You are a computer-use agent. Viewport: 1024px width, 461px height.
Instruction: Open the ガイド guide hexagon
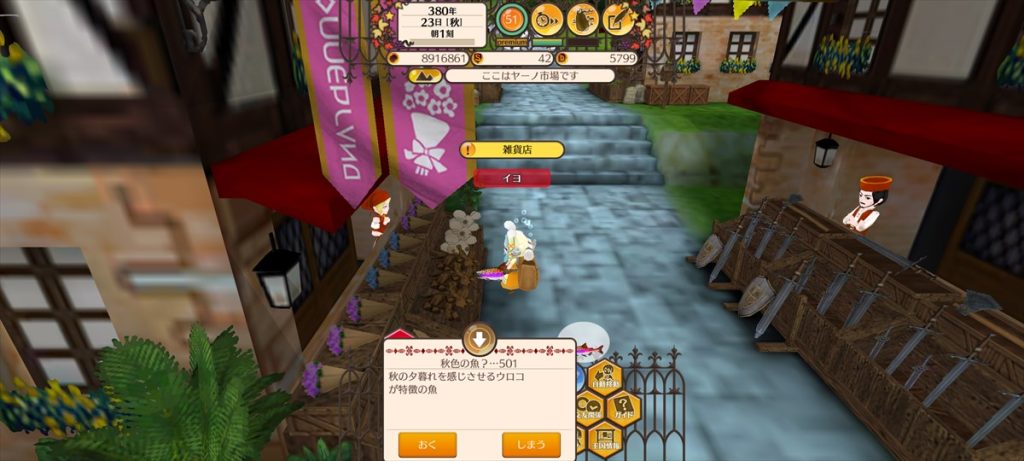(624, 407)
